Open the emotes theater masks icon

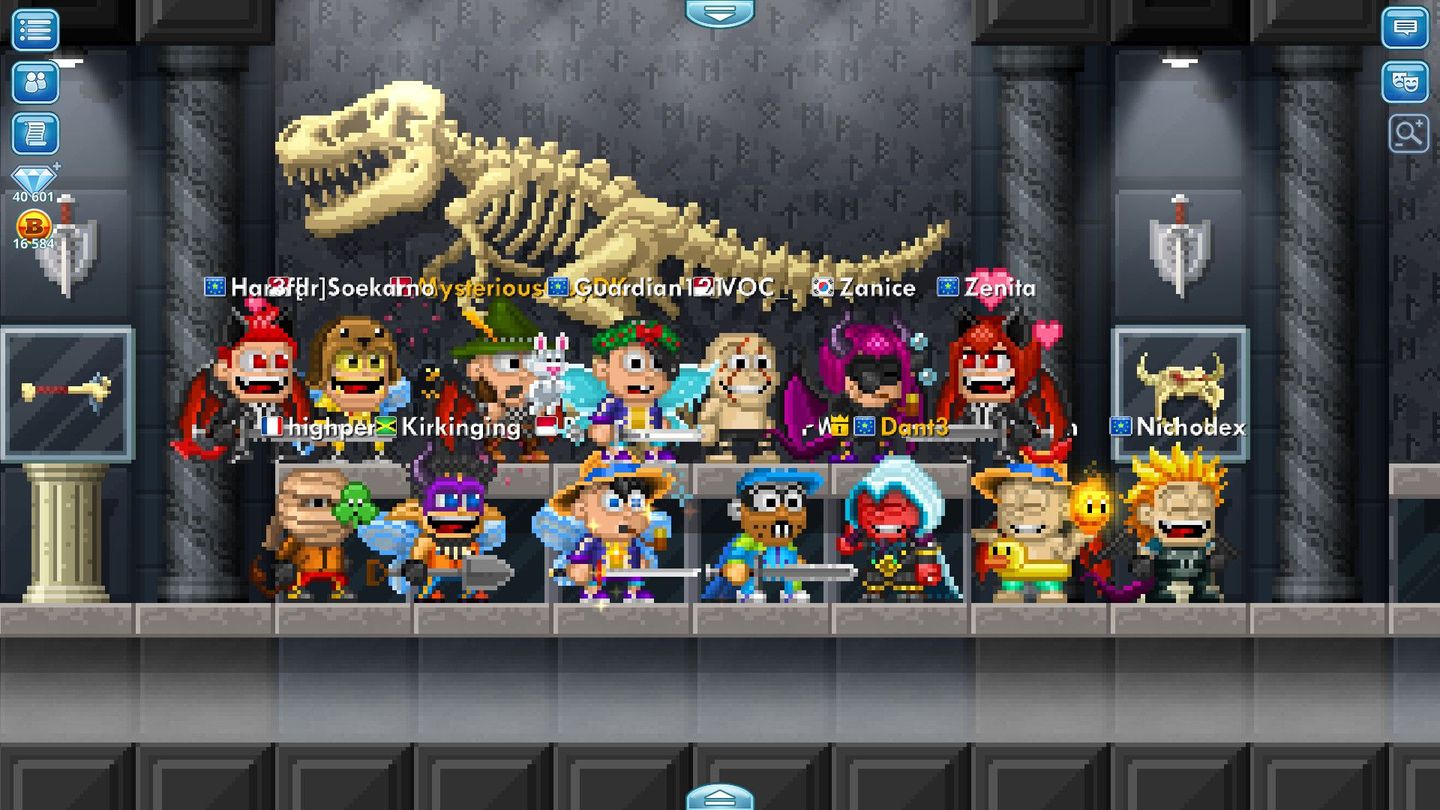[x=1406, y=82]
